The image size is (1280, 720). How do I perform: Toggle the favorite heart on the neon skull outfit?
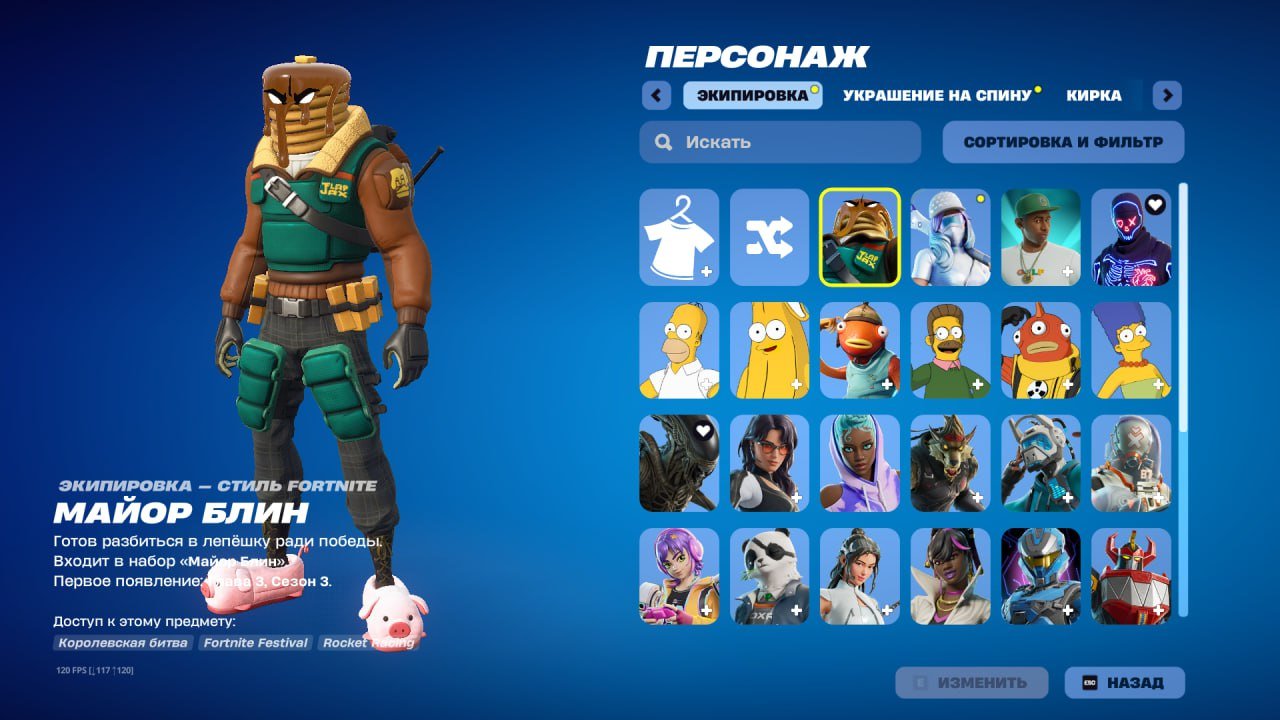point(1156,202)
